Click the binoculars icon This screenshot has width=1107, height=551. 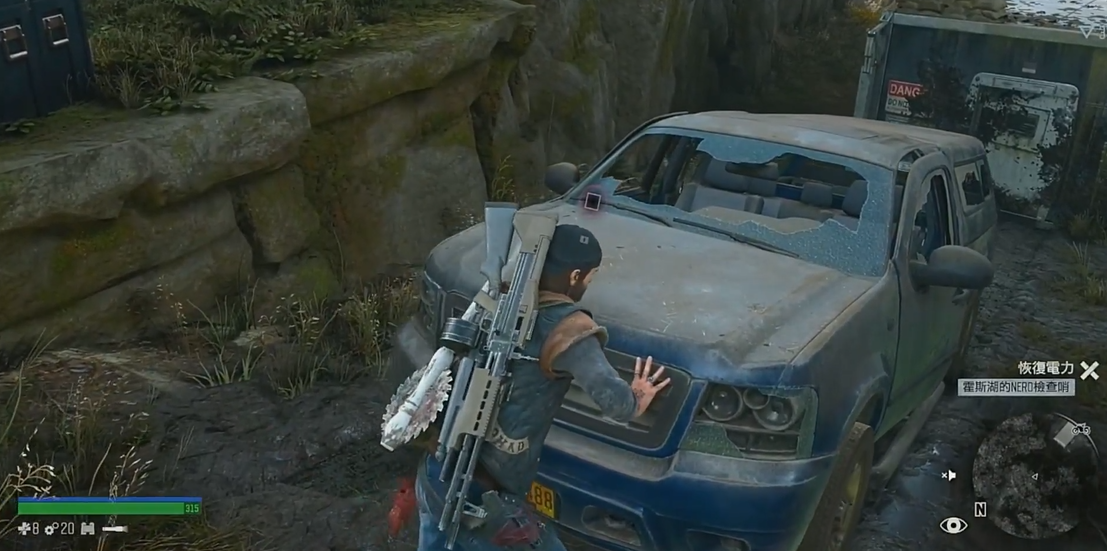click(87, 528)
